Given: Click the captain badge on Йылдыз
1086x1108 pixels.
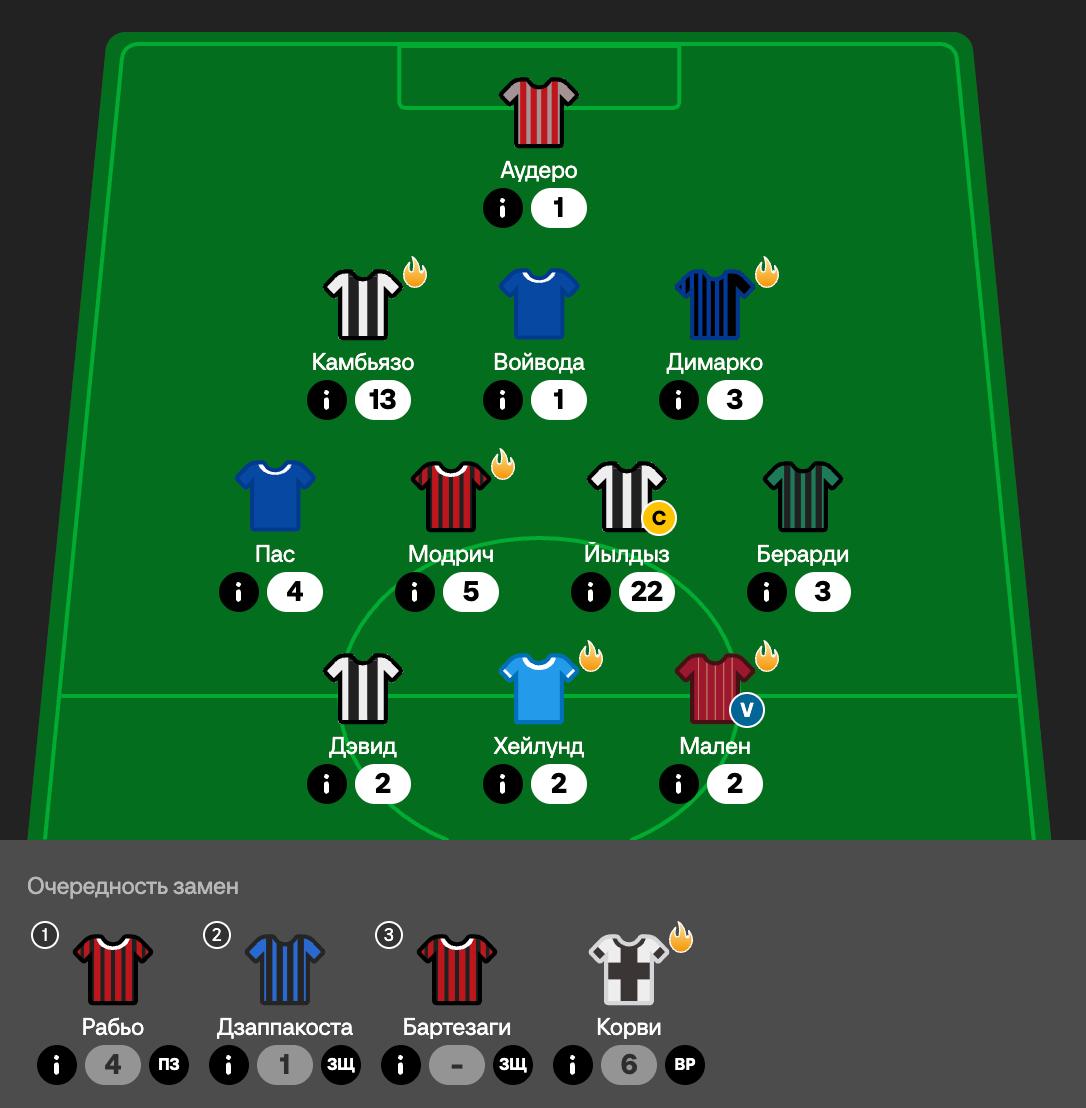Looking at the screenshot, I should [658, 518].
